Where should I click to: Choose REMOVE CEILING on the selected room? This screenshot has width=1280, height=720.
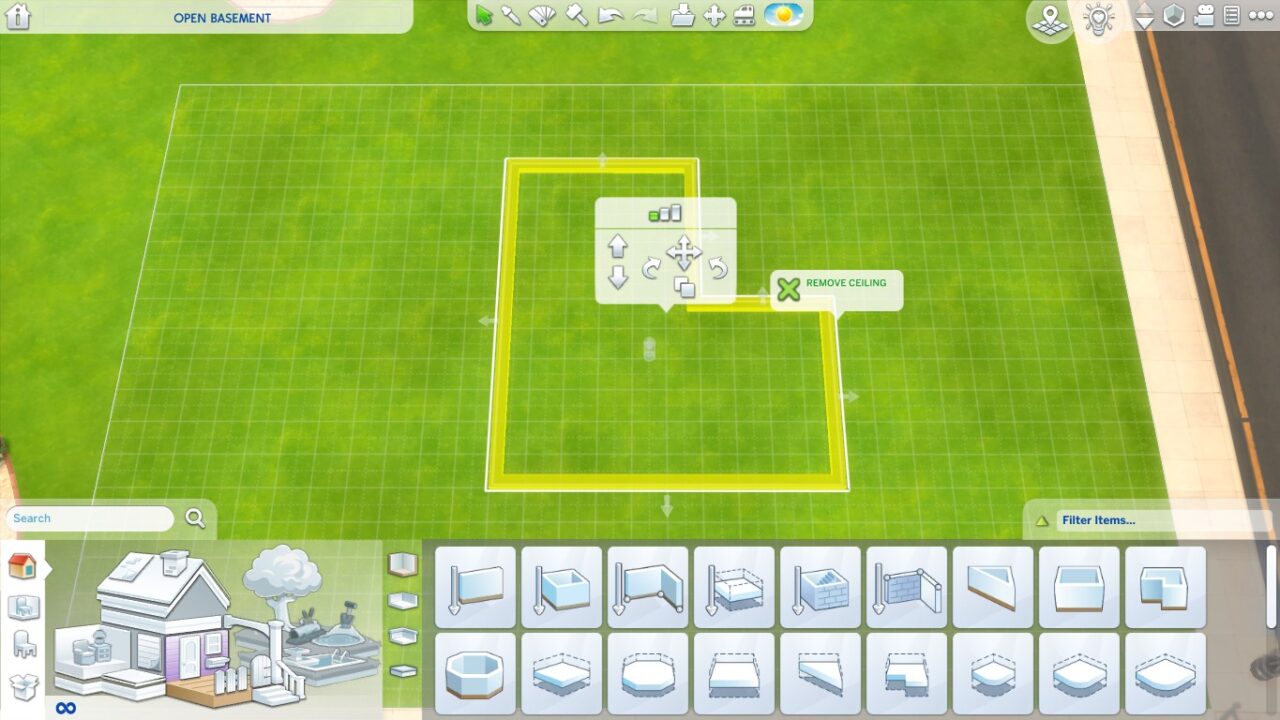pyautogui.click(x=838, y=289)
